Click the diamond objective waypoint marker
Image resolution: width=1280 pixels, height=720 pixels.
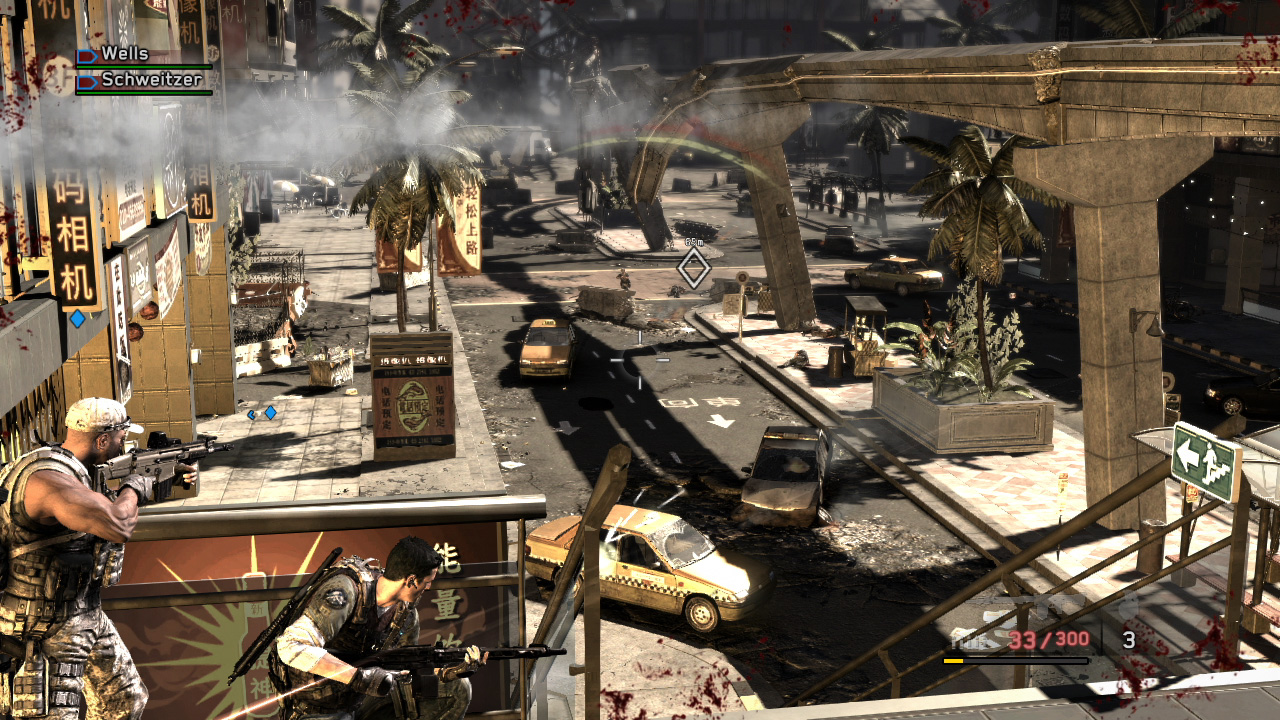(x=694, y=268)
